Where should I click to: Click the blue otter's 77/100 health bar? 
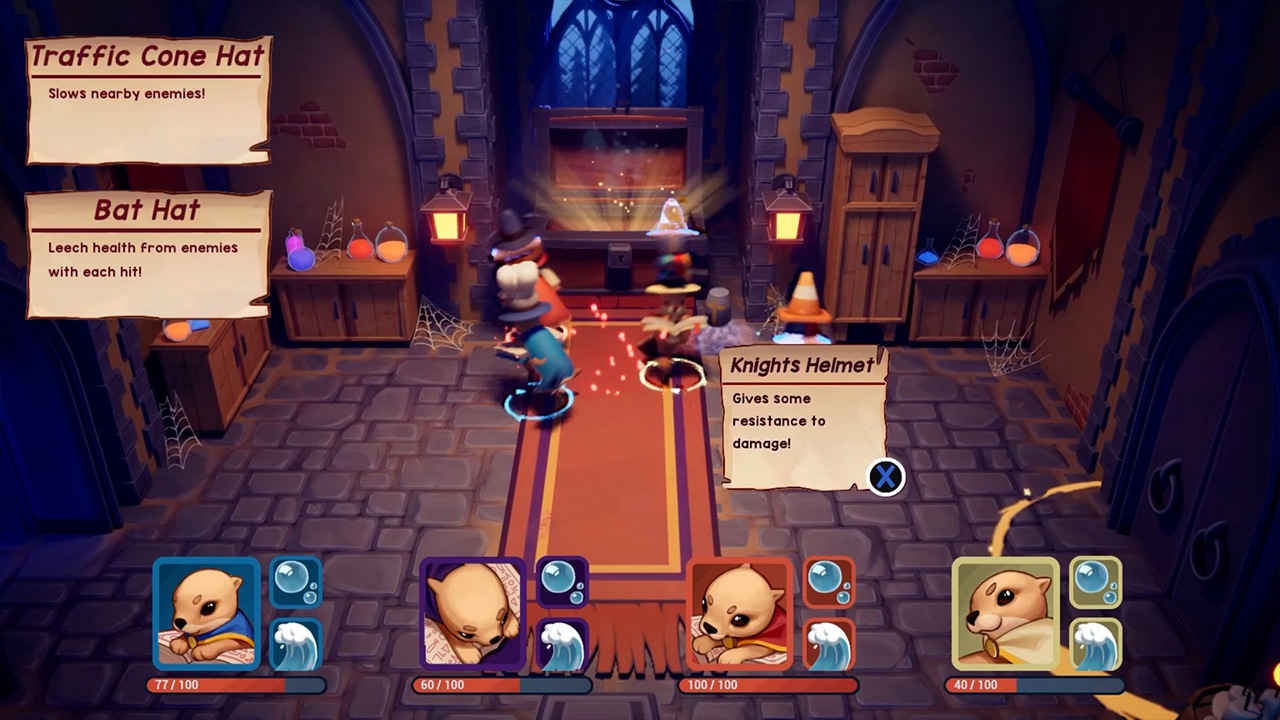(237, 685)
